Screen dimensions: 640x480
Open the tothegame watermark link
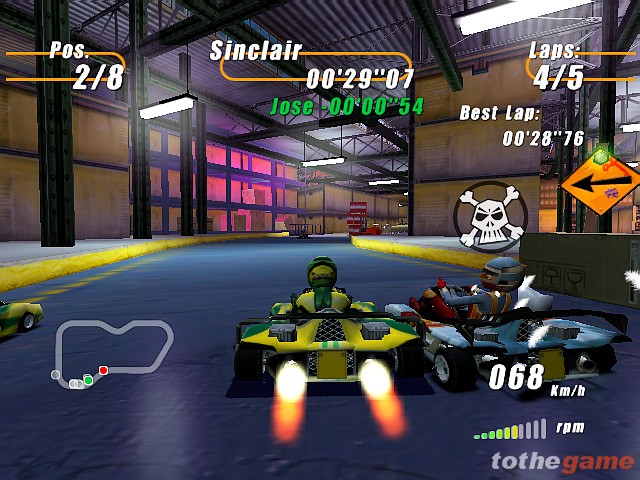click(x=562, y=460)
